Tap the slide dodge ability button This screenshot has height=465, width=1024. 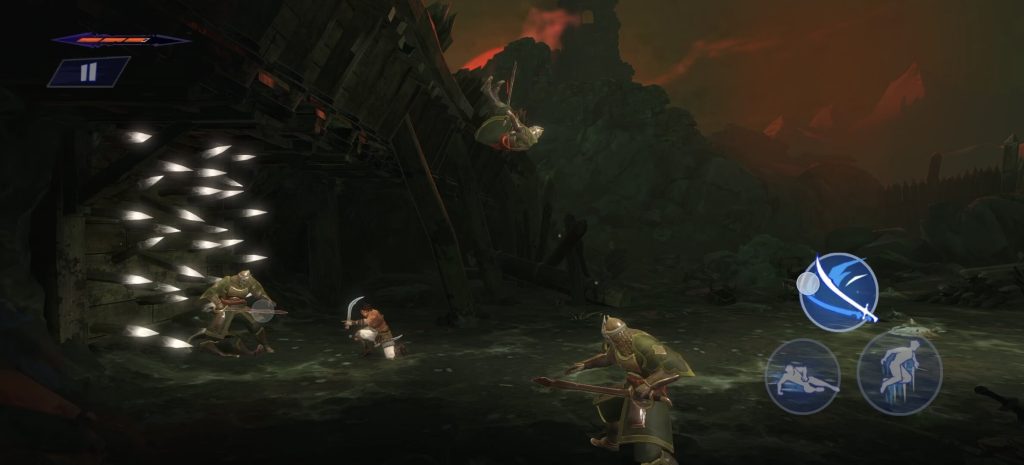pos(802,377)
